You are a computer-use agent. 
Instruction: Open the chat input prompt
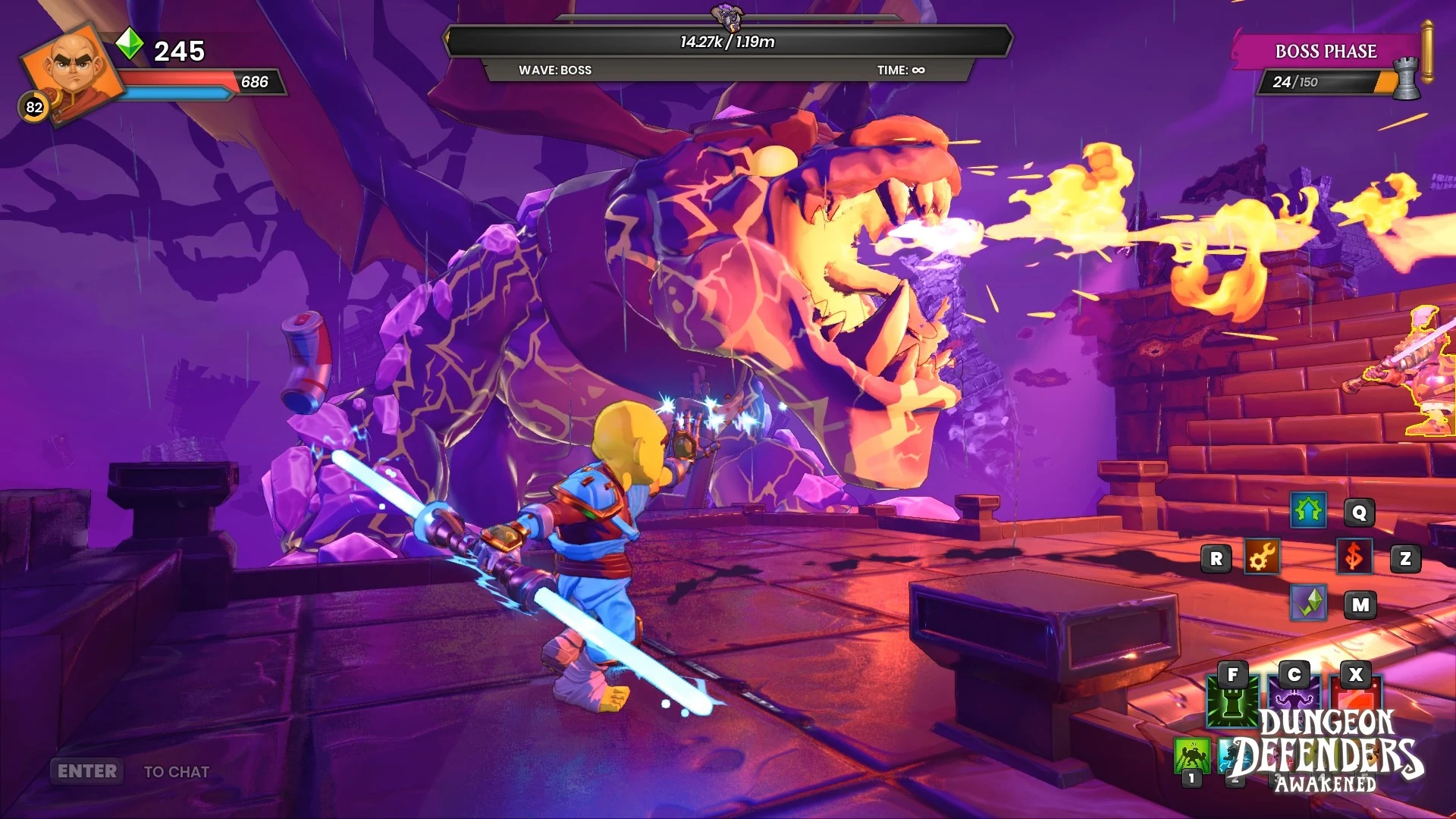tap(130, 771)
